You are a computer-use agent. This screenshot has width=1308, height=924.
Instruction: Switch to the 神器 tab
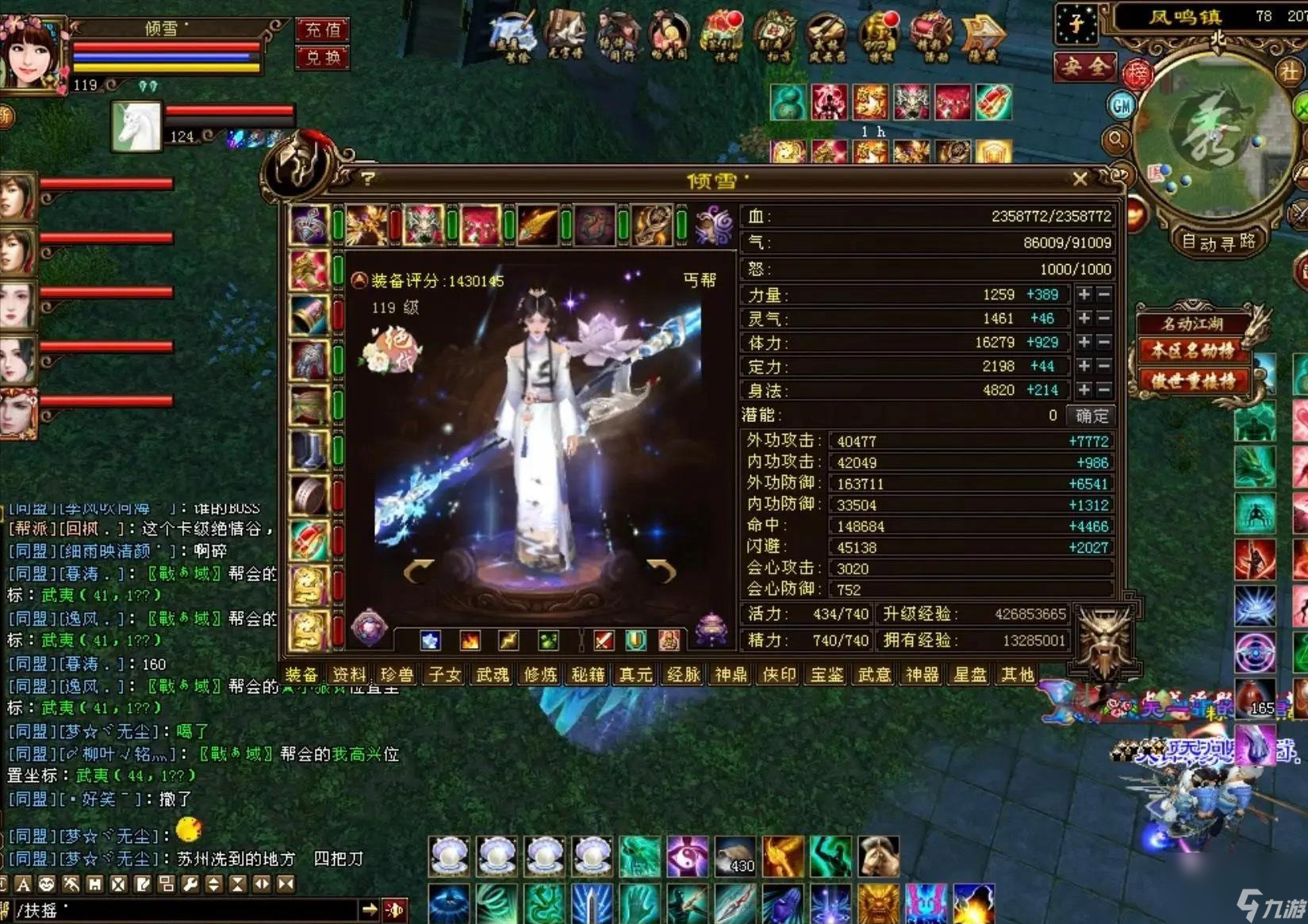(922, 675)
